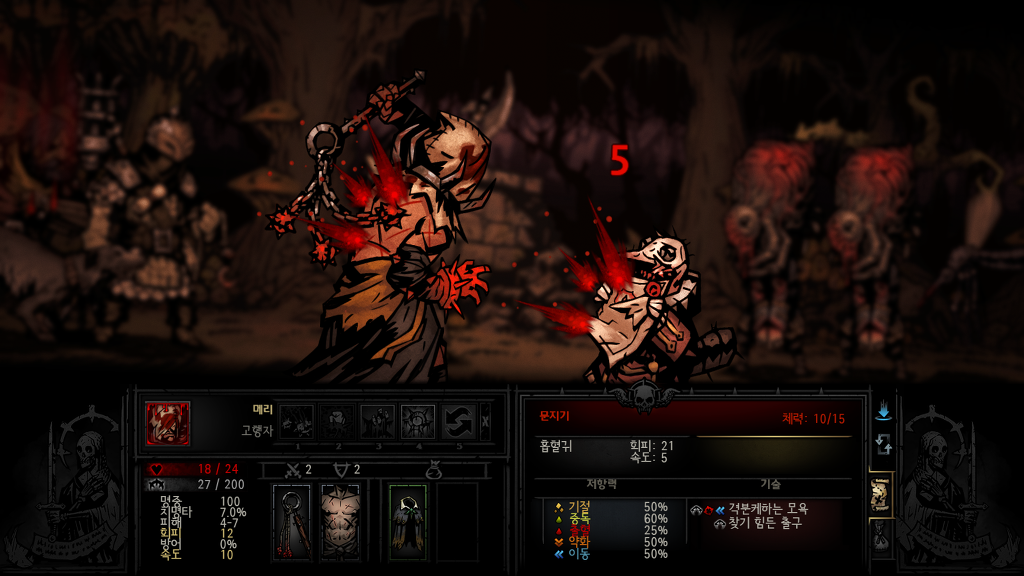Switch to the map scroll tab
Screen dimensions: 1024x576
(881, 492)
